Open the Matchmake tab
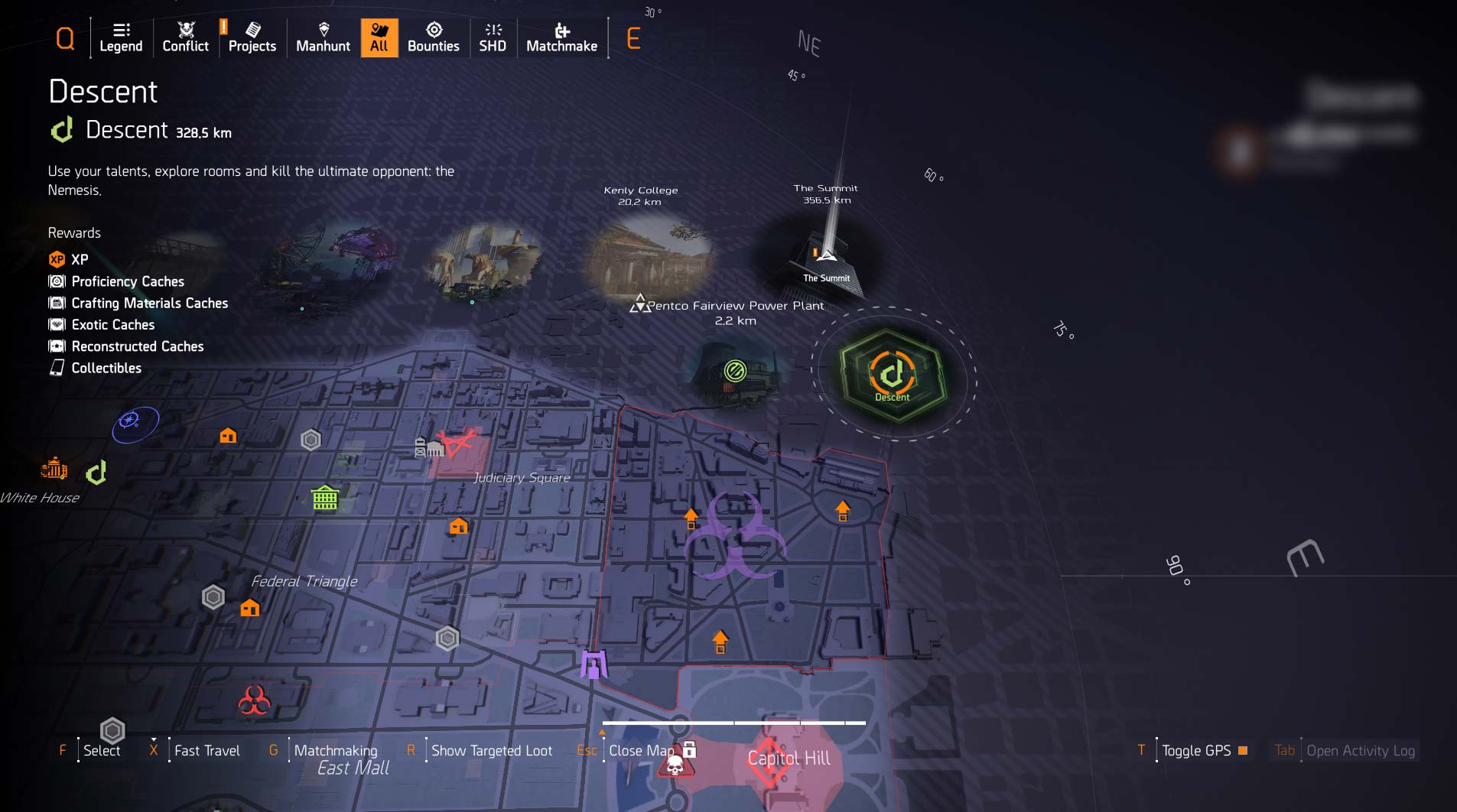This screenshot has height=812, width=1457. click(561, 37)
